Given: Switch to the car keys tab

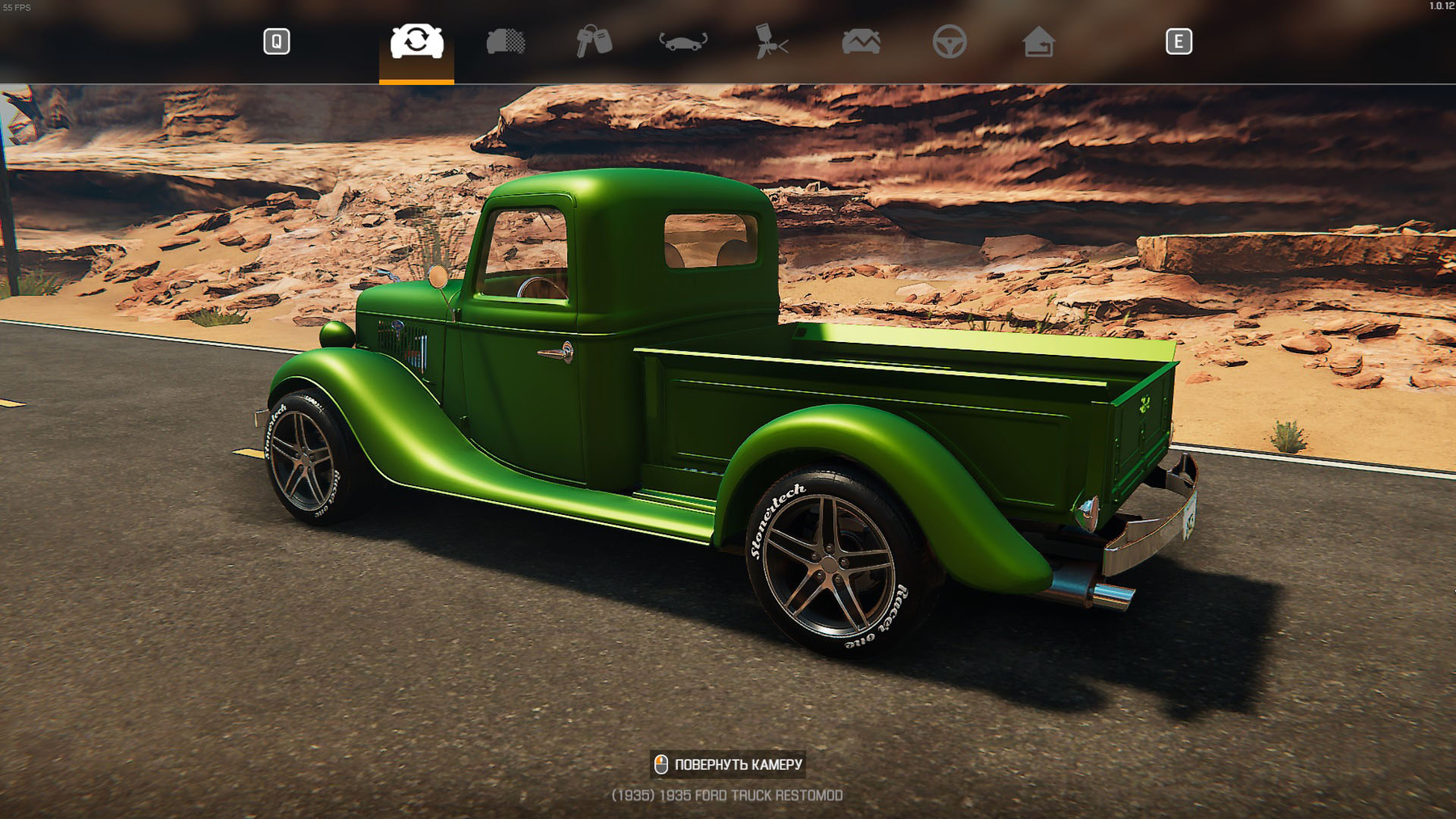Looking at the screenshot, I should (594, 42).
